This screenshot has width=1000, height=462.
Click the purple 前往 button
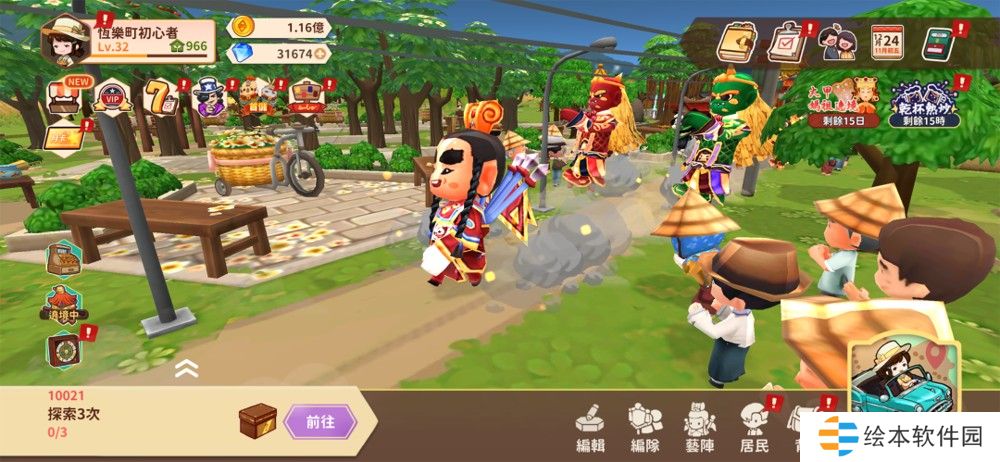320,422
